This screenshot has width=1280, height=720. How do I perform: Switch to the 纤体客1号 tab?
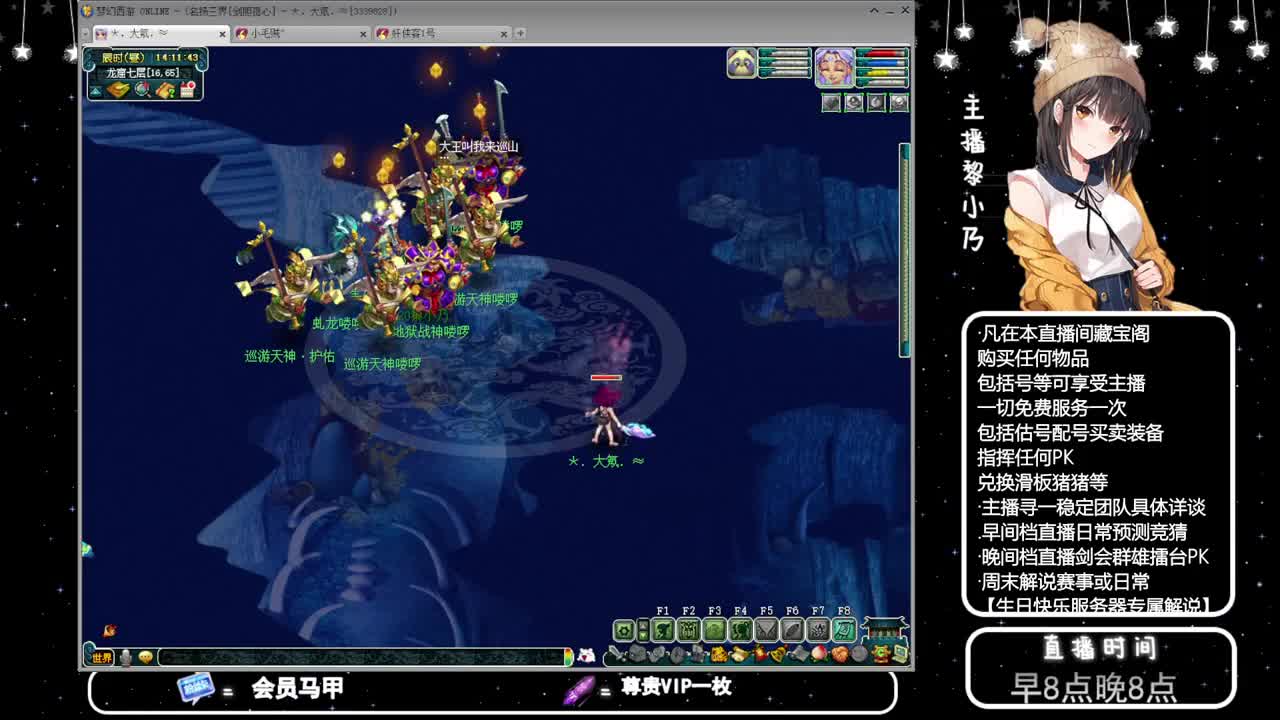click(x=430, y=32)
